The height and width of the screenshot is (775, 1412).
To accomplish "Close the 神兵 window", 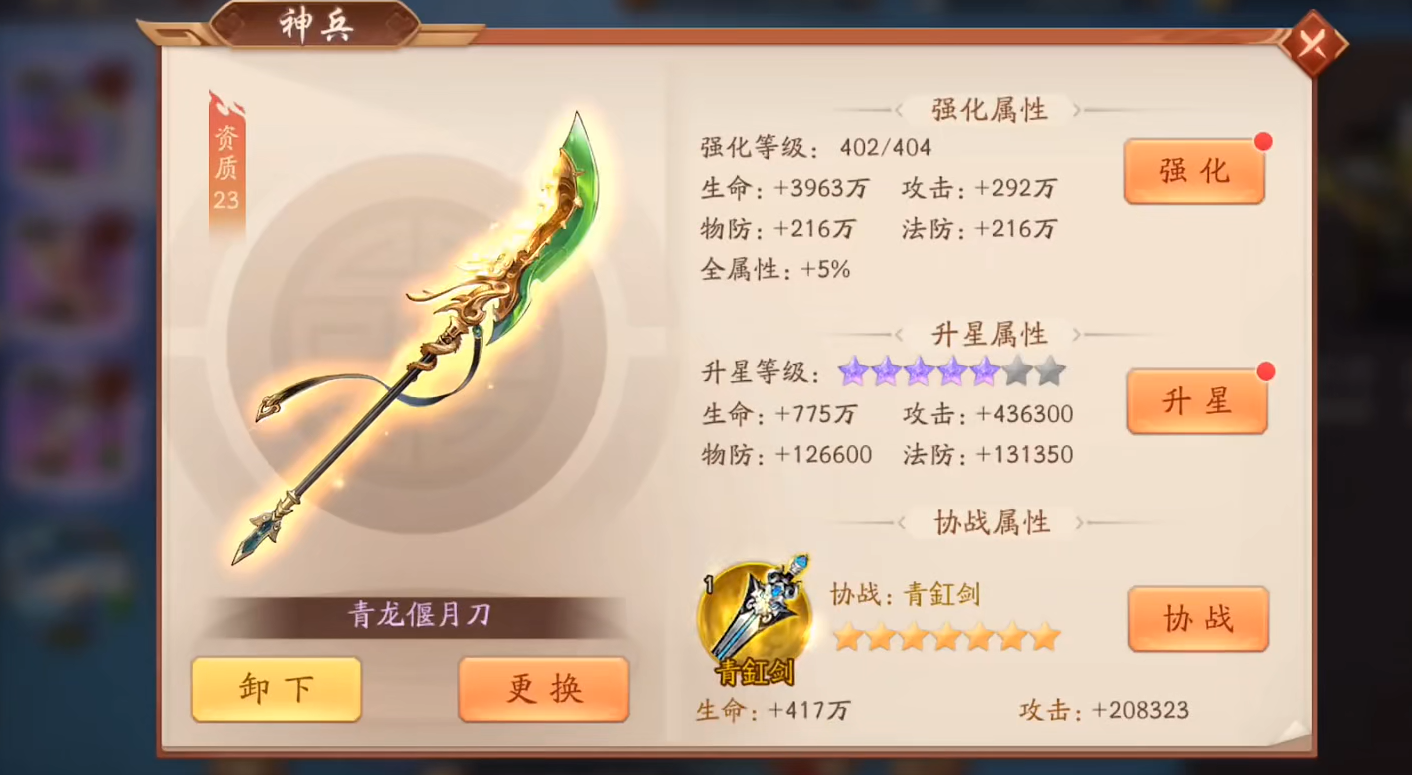I will click(x=1316, y=44).
